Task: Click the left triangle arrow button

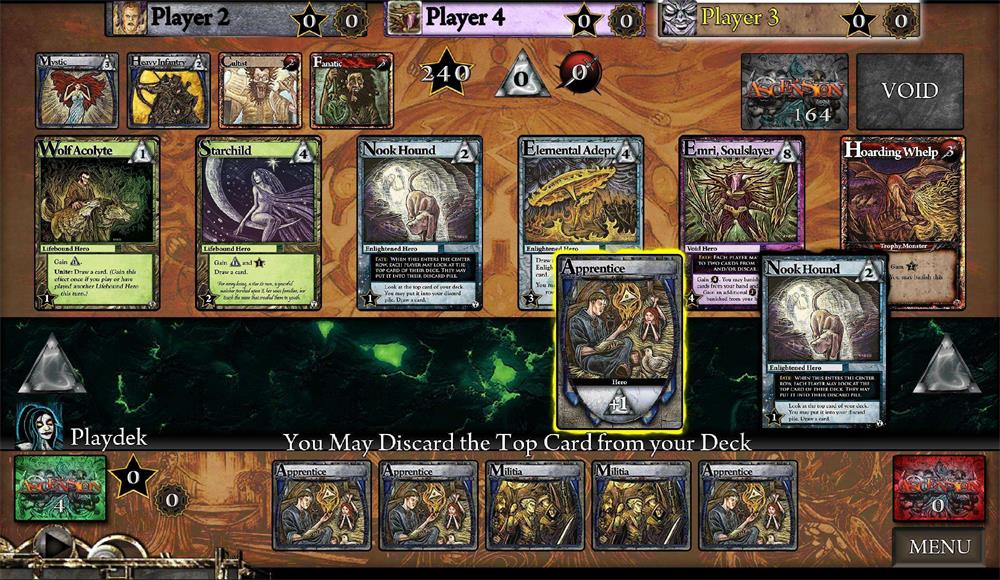Action: tap(52, 364)
